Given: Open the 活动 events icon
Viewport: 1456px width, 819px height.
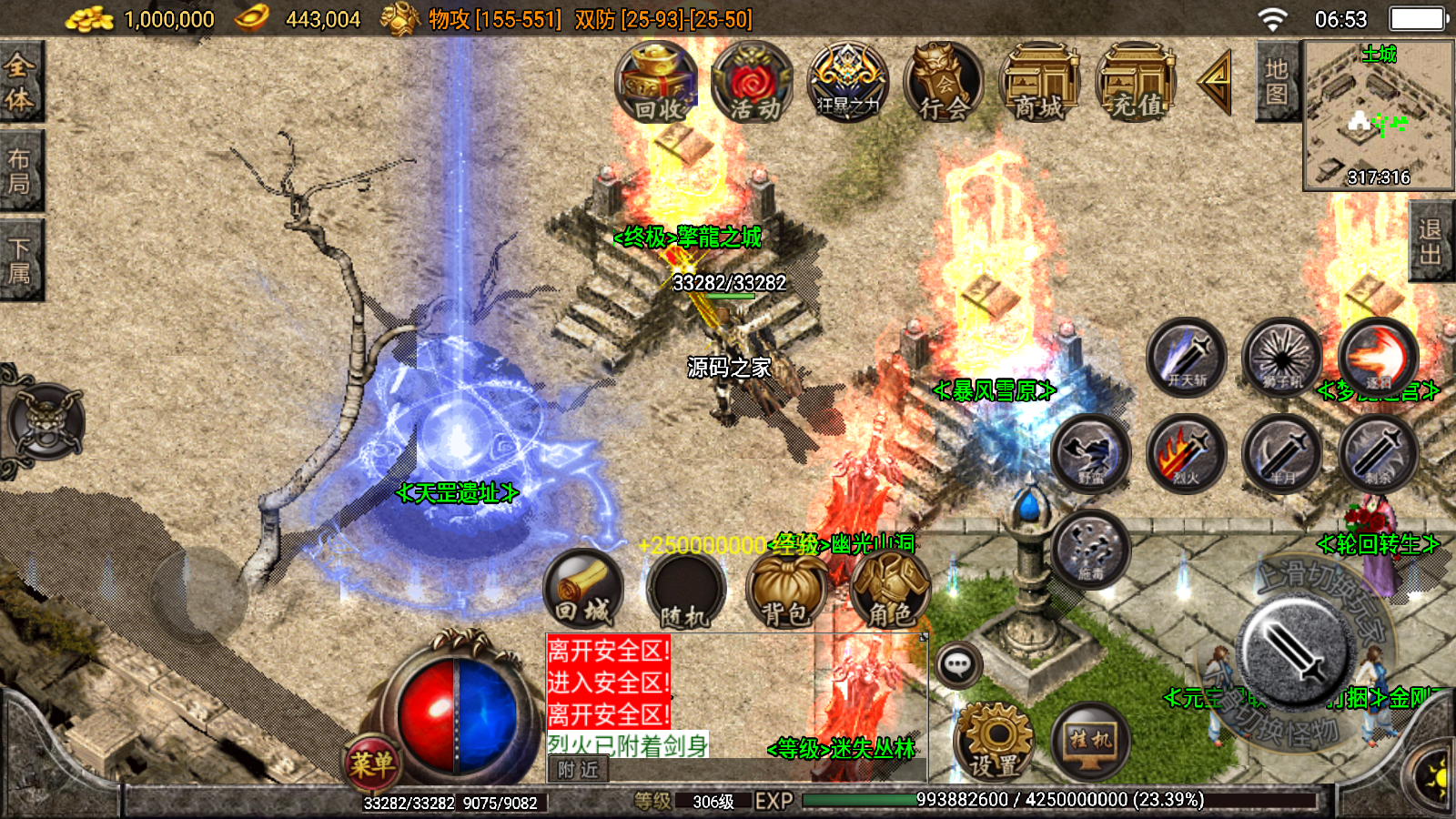Looking at the screenshot, I should point(753,84).
